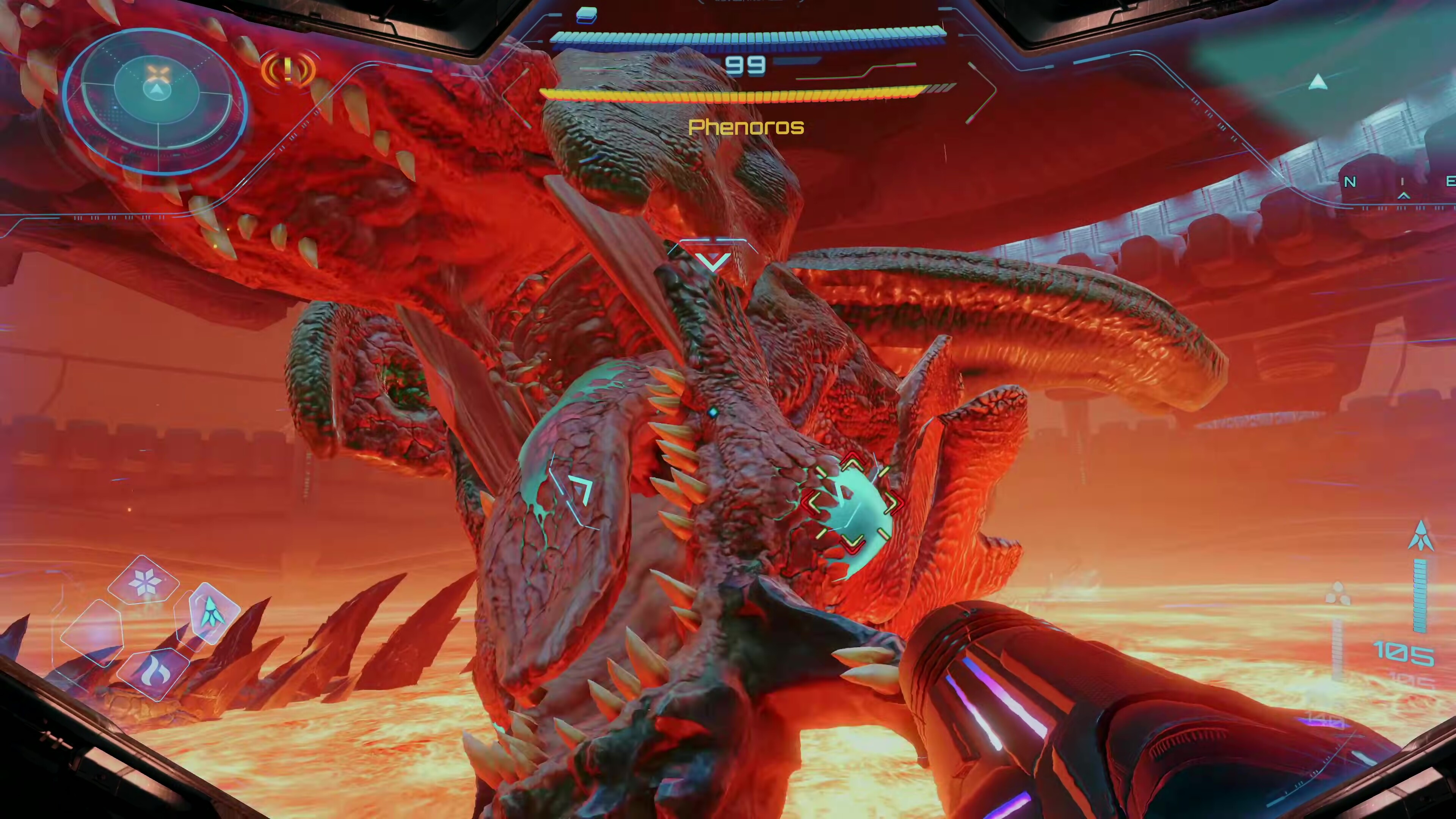Click the orange exclamation warning indicator

pyautogui.click(x=288, y=69)
